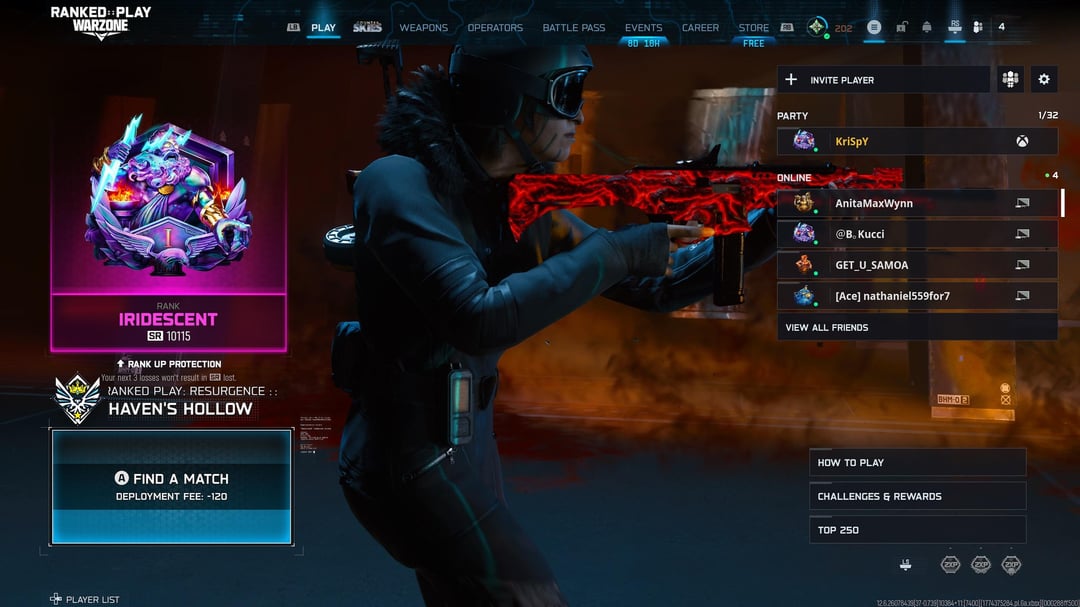The height and width of the screenshot is (607, 1080).
Task: View Challenges & Rewards
Action: 917,496
